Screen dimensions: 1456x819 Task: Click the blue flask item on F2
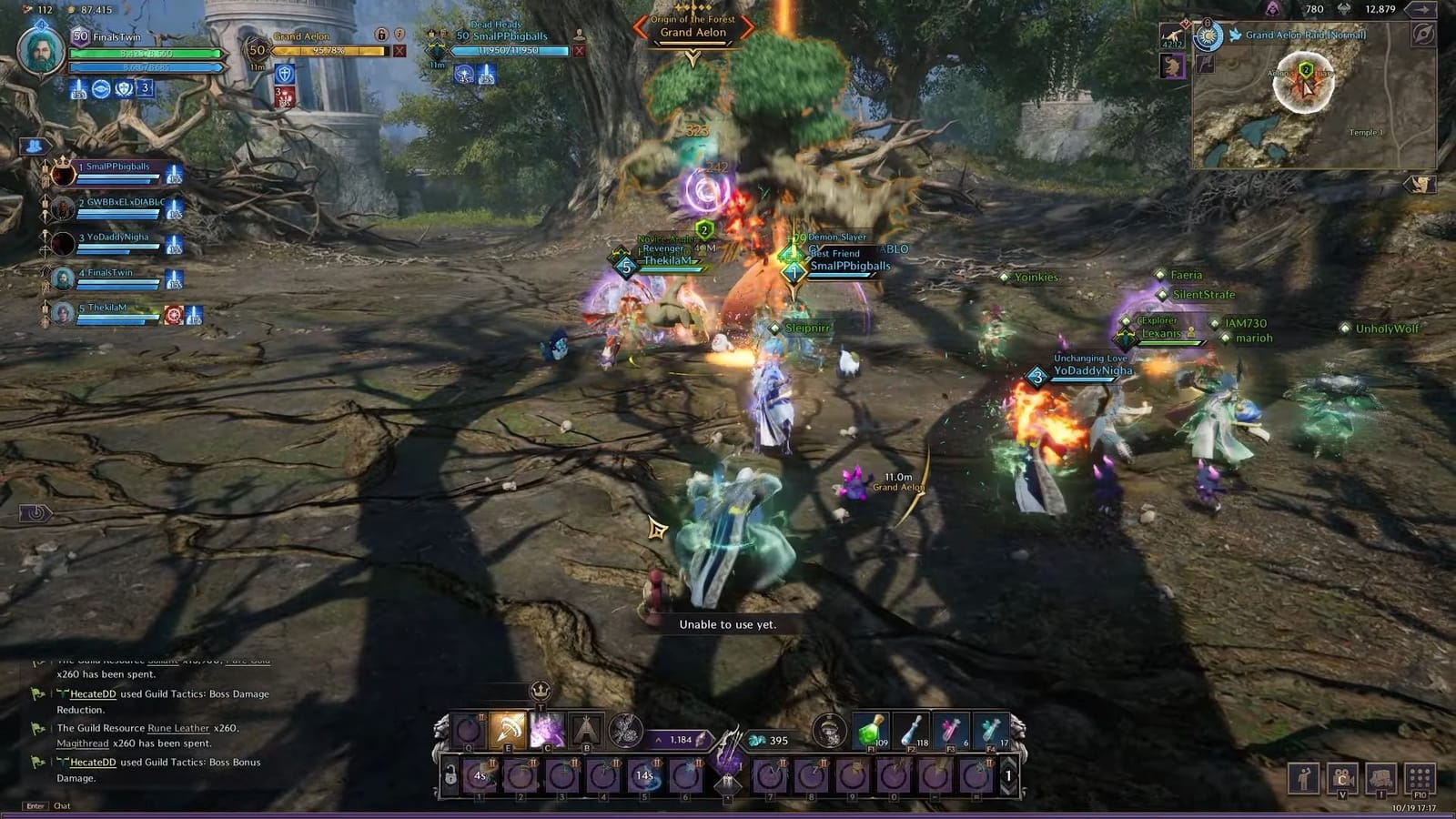912,733
